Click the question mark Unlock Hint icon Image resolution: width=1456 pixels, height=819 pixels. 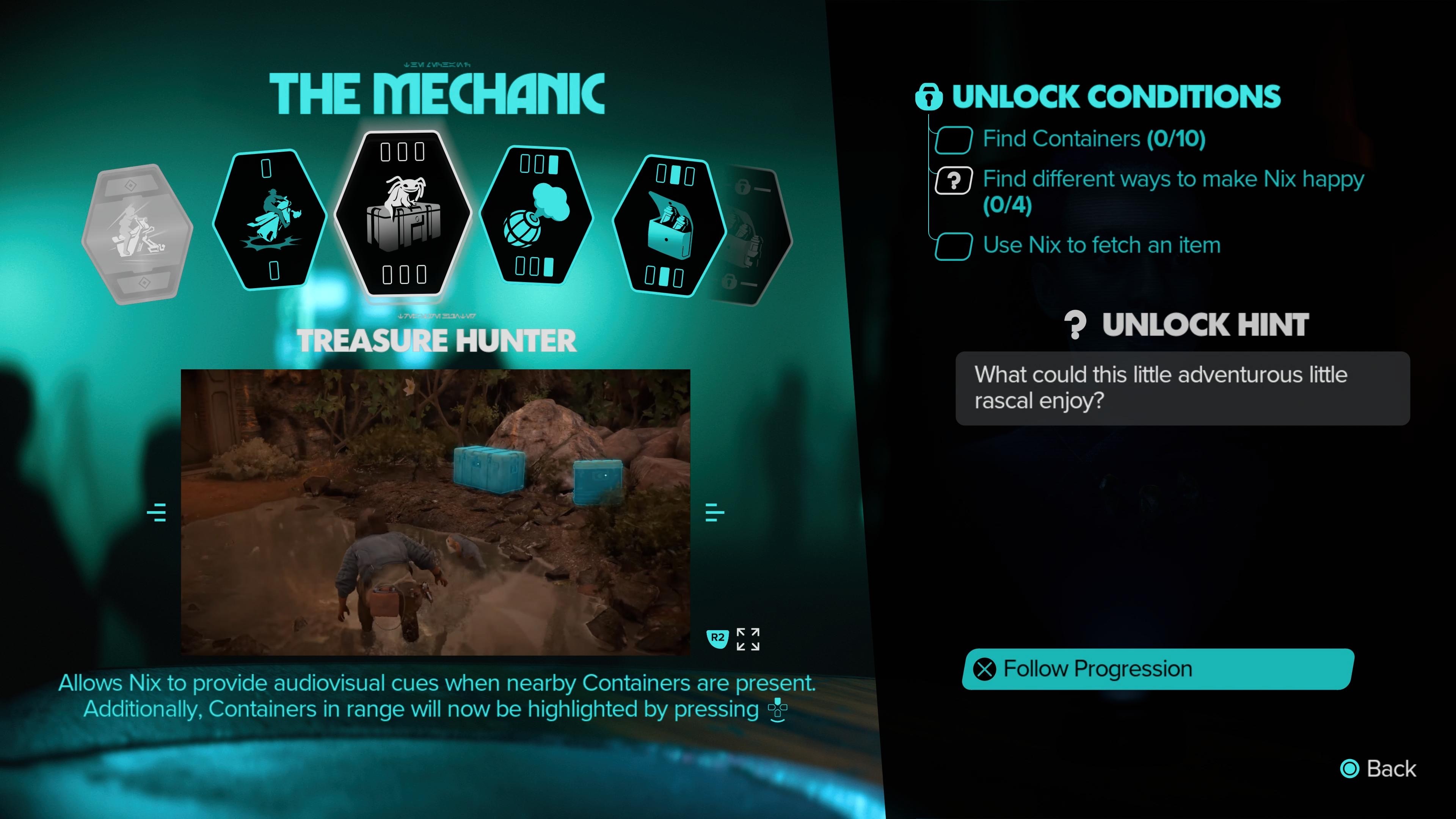click(1075, 325)
